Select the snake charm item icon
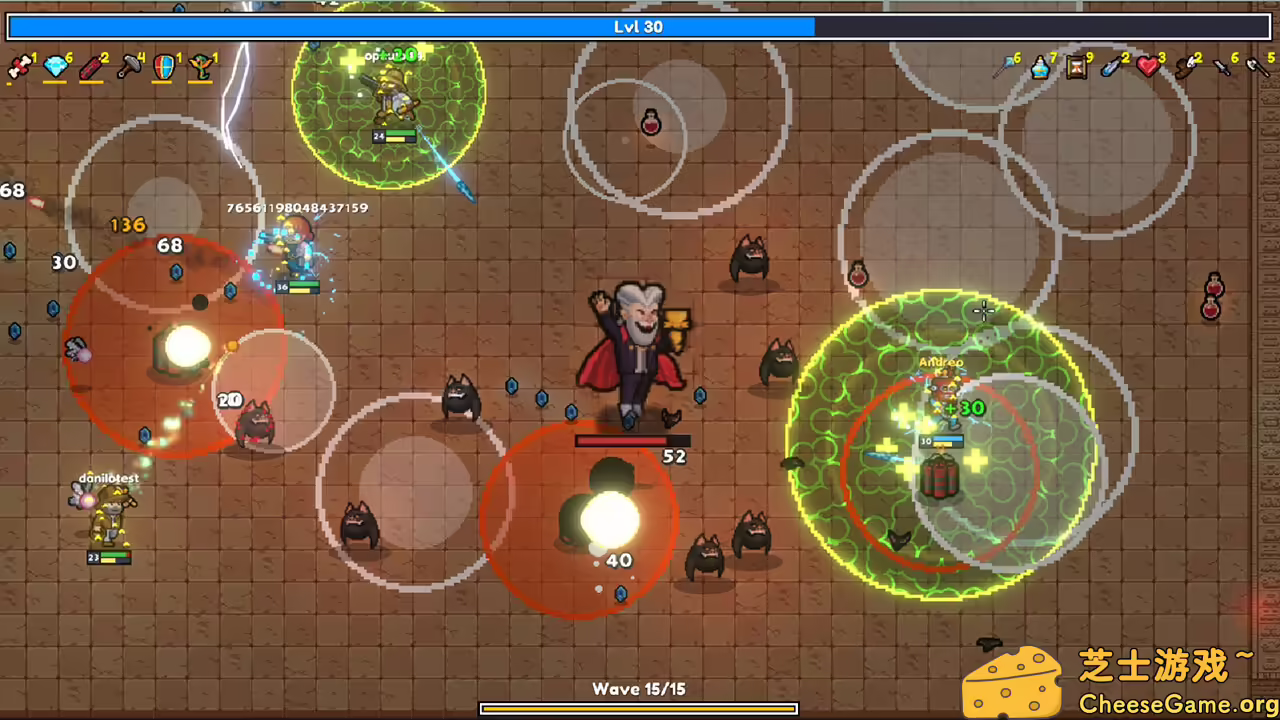This screenshot has width=1280, height=720. pyautogui.click(x=199, y=68)
